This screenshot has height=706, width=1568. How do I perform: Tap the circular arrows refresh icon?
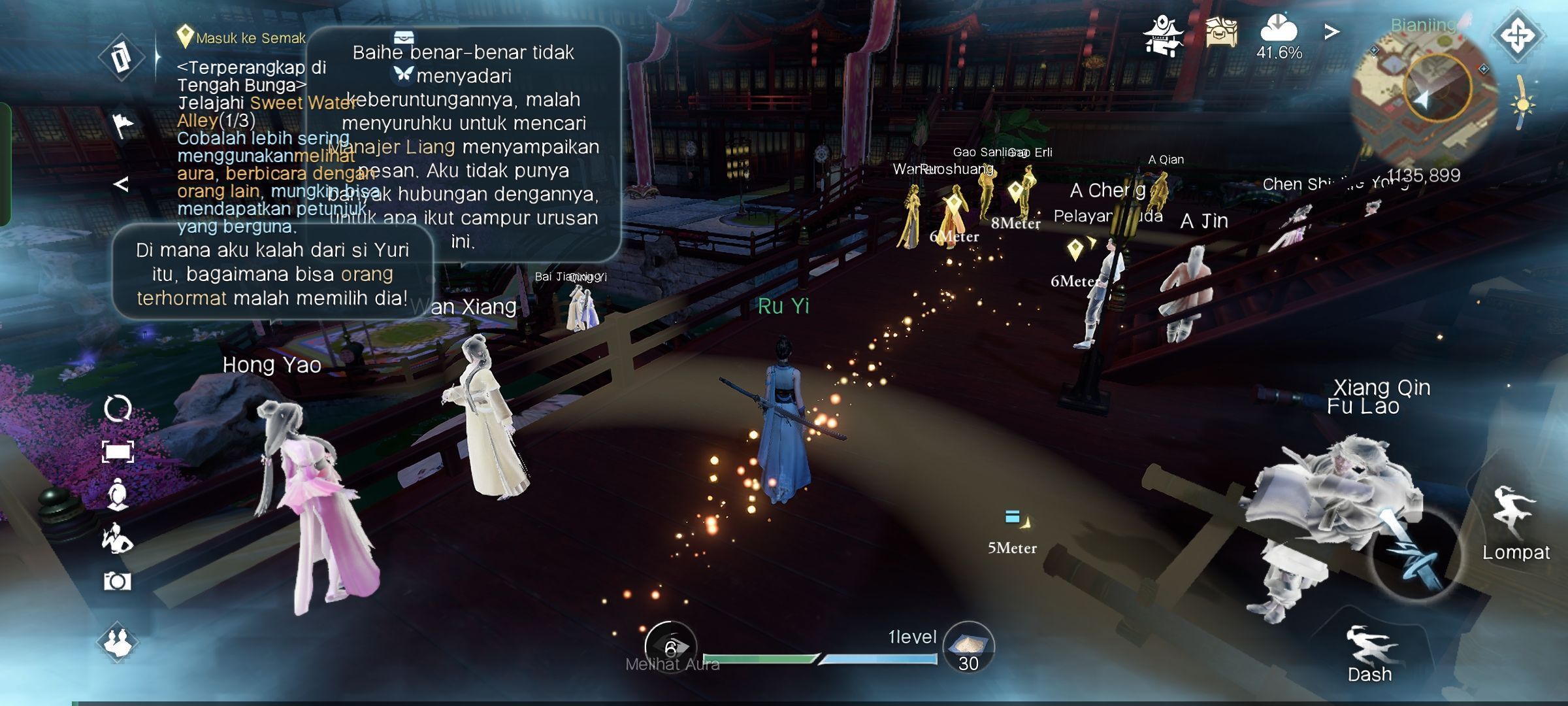[x=118, y=409]
